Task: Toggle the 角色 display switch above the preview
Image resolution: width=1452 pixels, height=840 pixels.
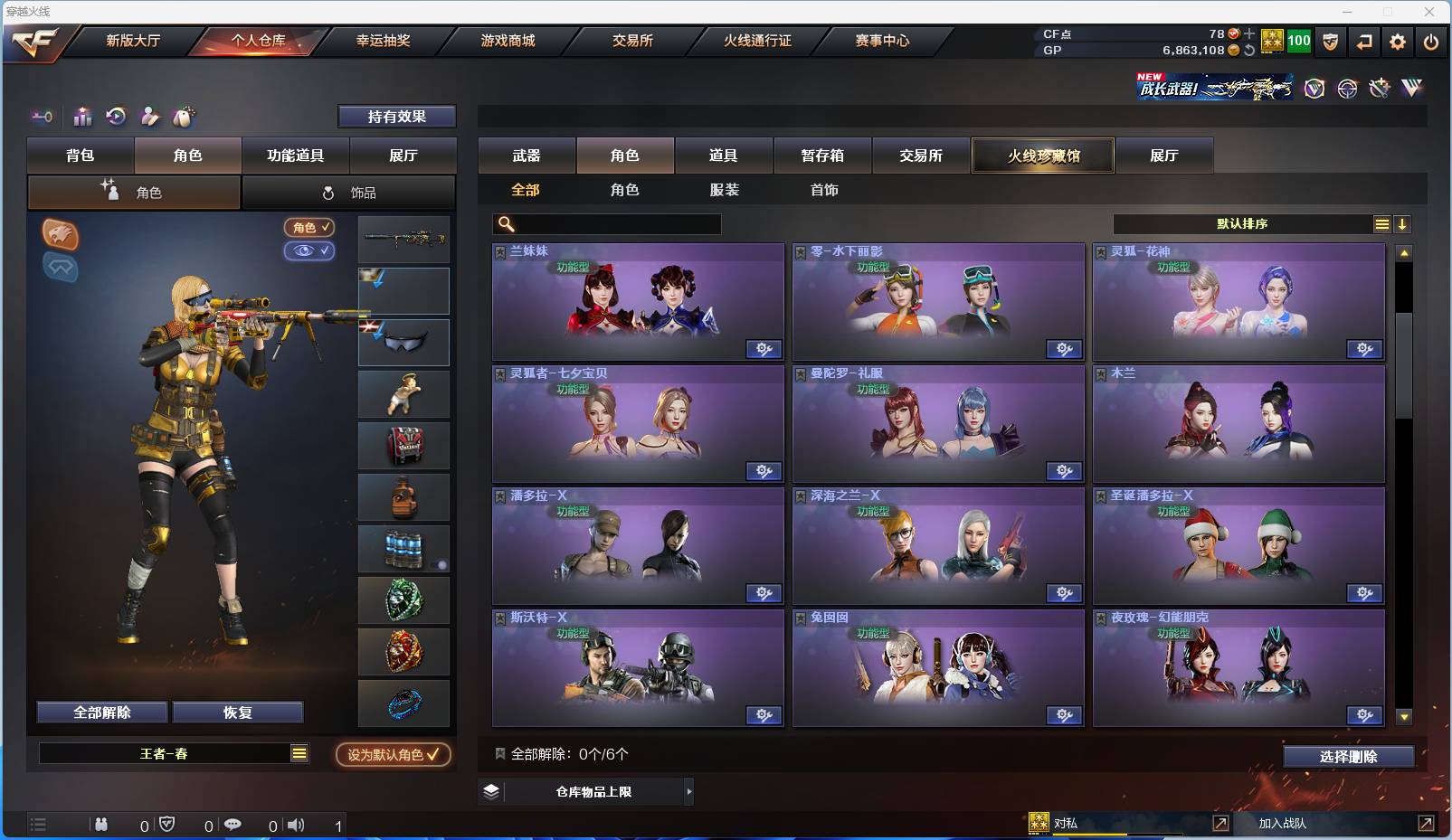Action: coord(308,228)
